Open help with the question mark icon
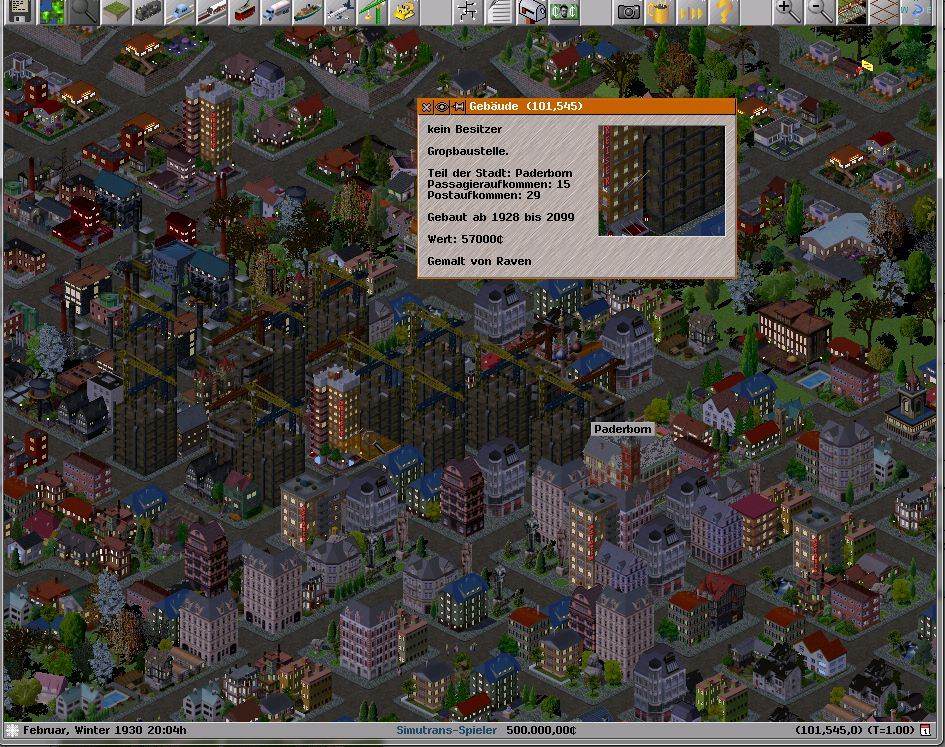The height and width of the screenshot is (747, 945). pyautogui.click(x=723, y=11)
